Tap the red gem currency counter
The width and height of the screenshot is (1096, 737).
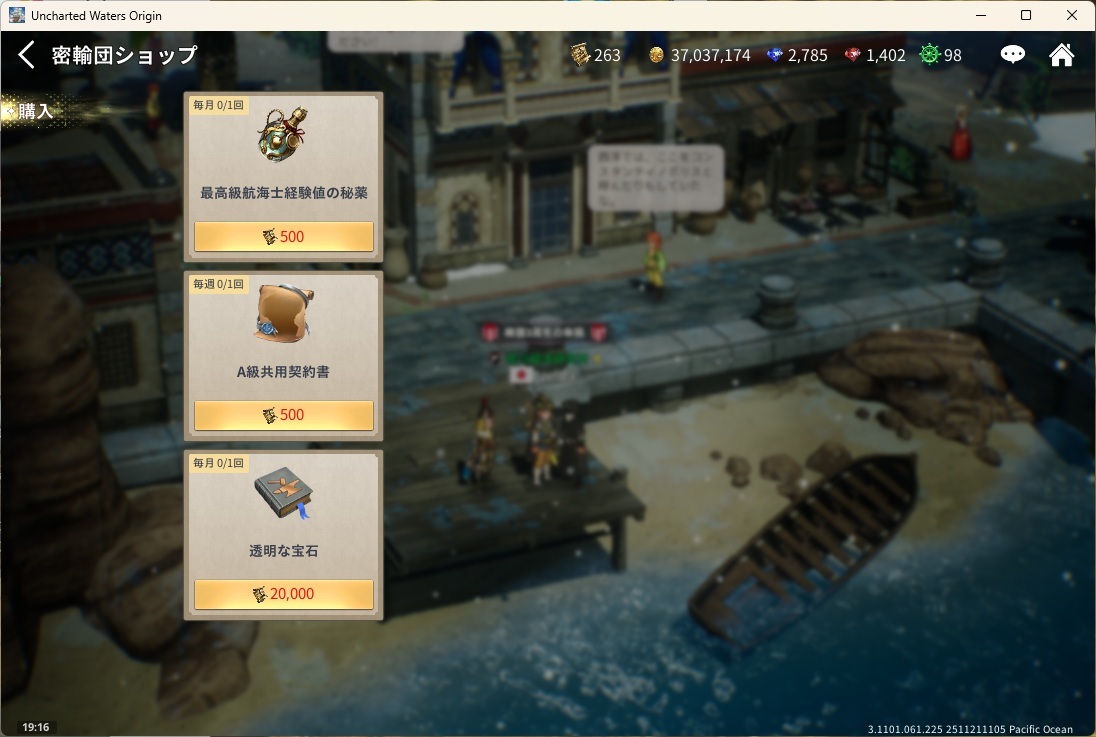875,55
